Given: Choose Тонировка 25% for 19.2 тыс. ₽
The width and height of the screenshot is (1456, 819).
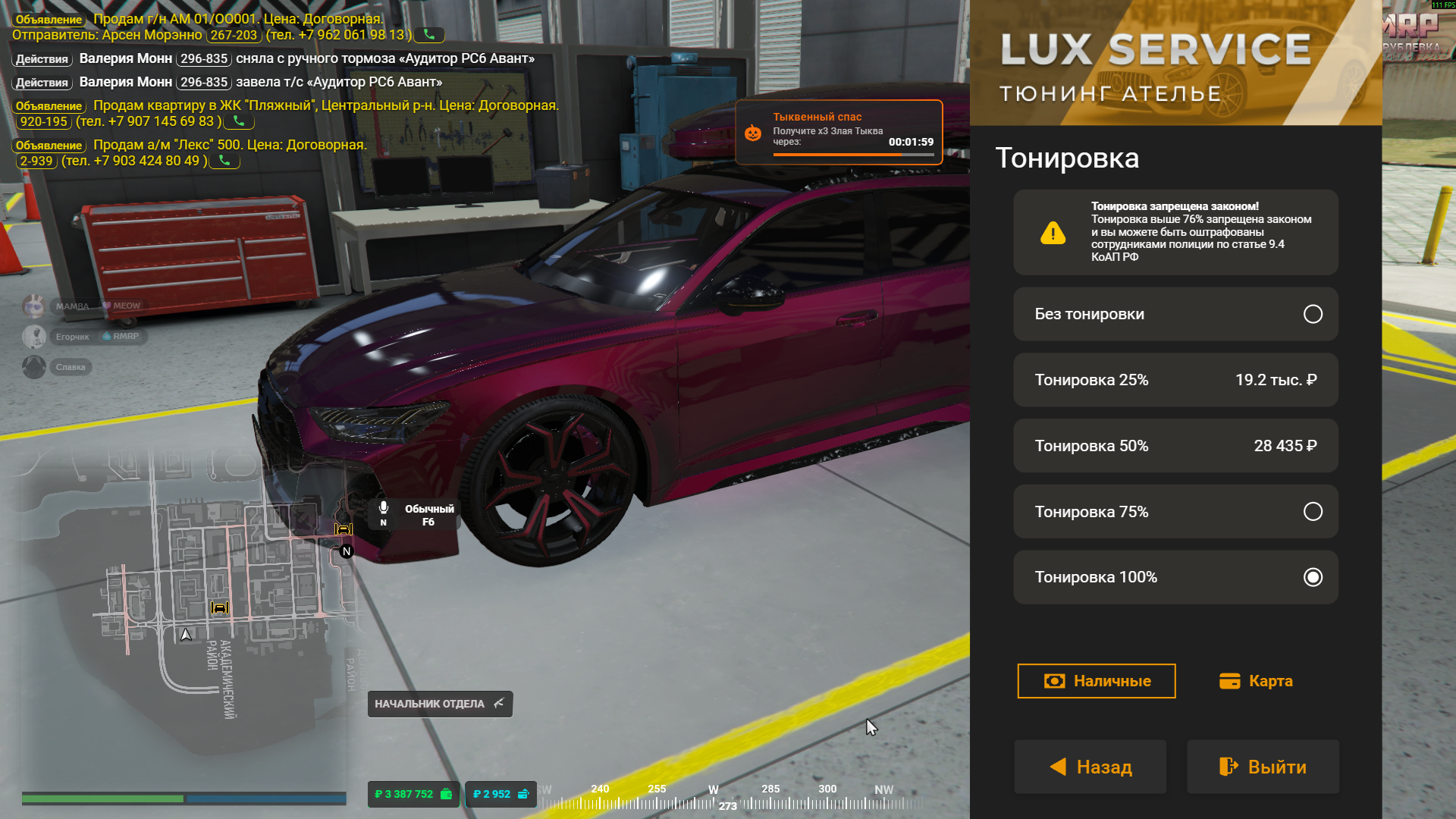Looking at the screenshot, I should [1175, 380].
